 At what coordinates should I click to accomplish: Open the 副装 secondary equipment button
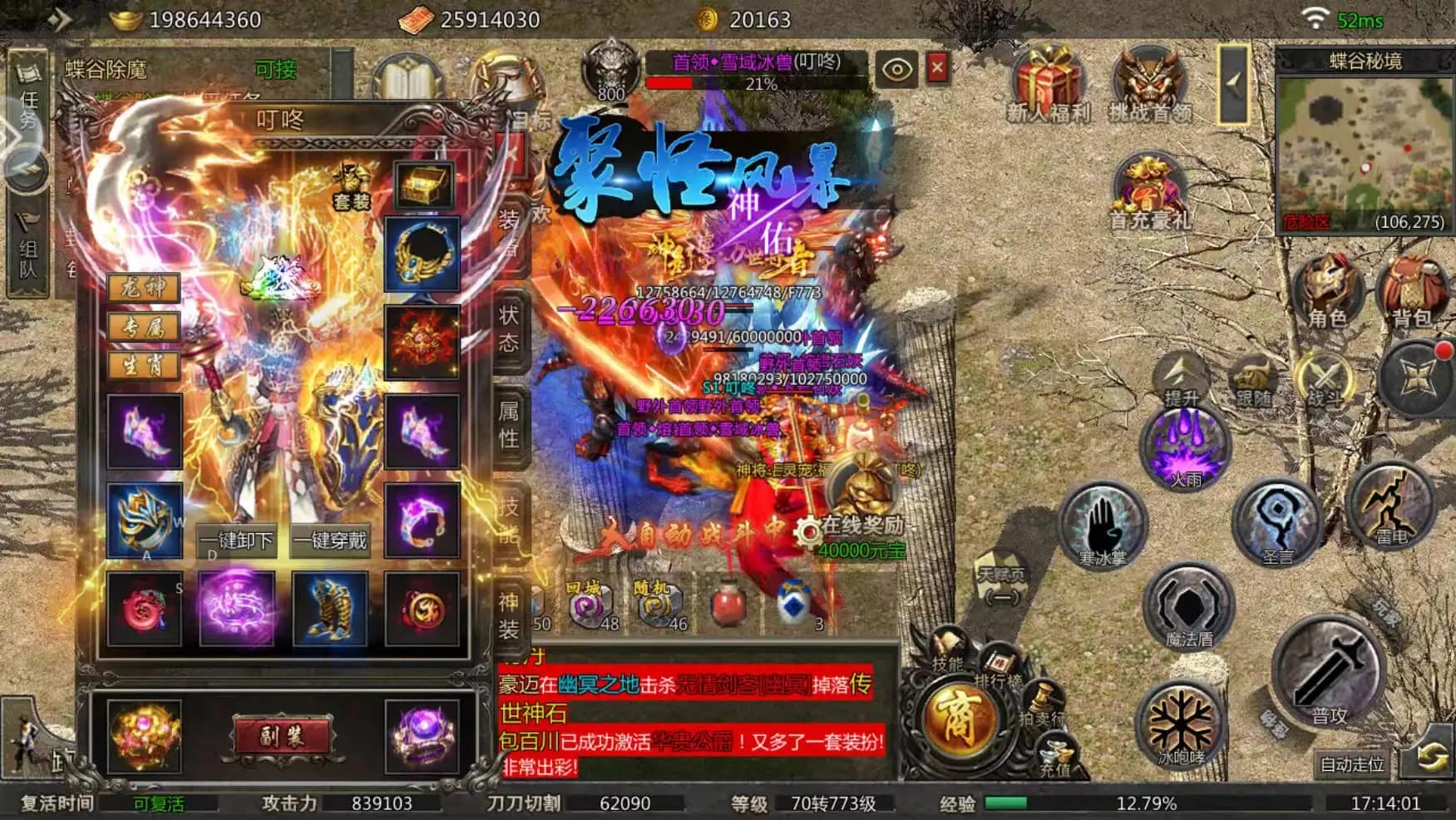(x=282, y=736)
